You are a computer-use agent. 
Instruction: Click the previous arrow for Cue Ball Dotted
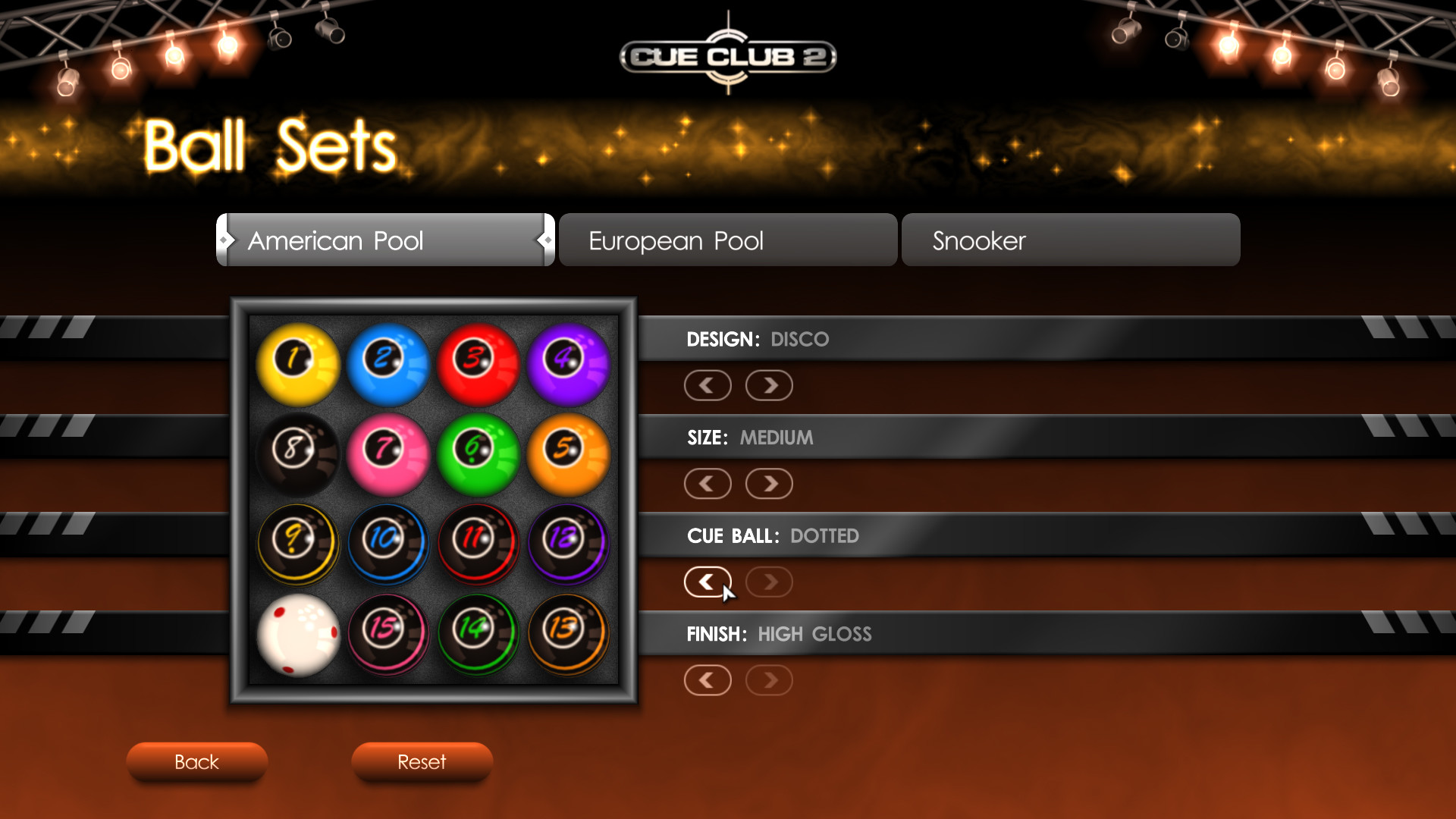[708, 582]
